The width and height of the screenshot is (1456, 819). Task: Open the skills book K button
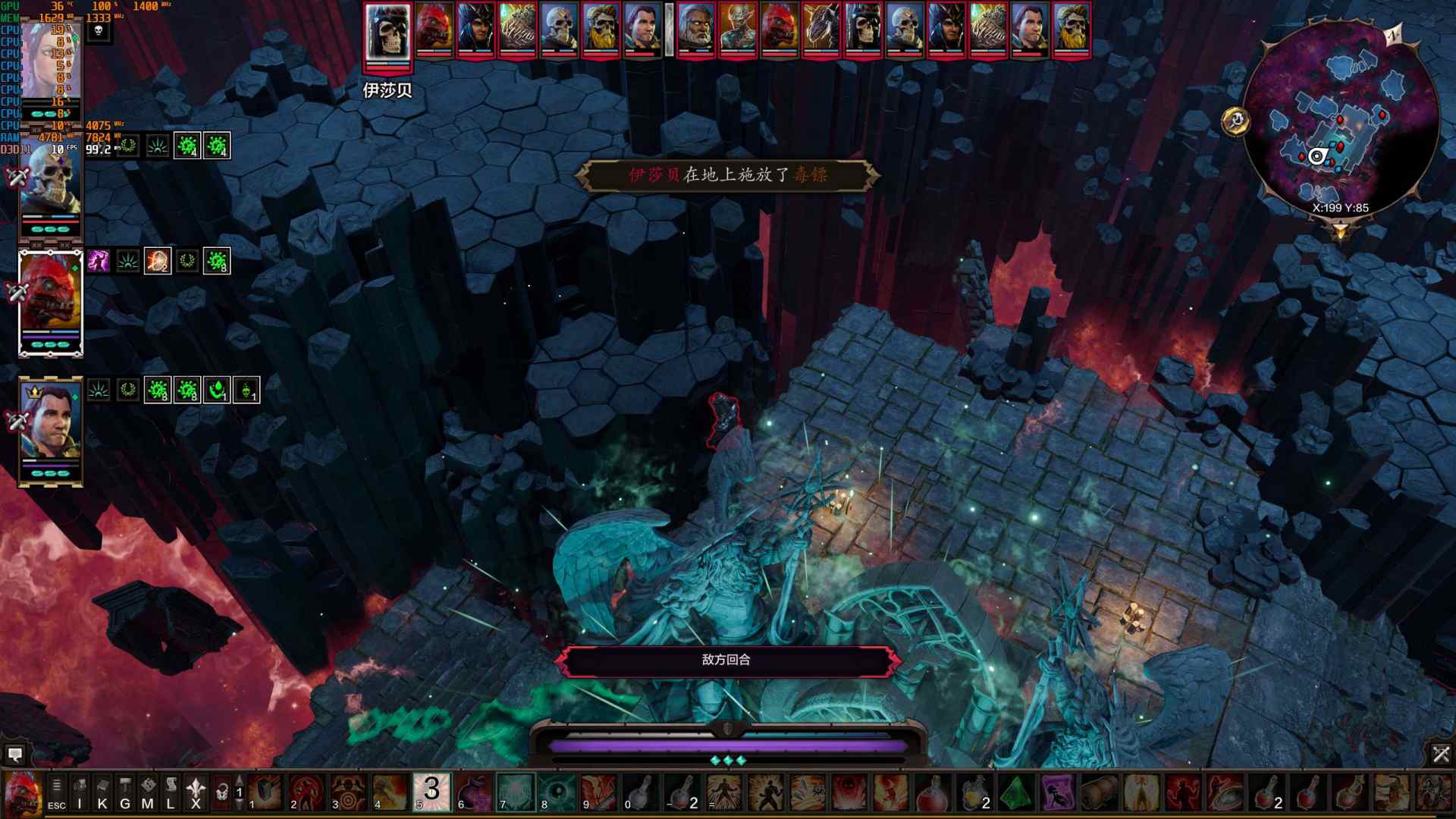click(x=102, y=792)
